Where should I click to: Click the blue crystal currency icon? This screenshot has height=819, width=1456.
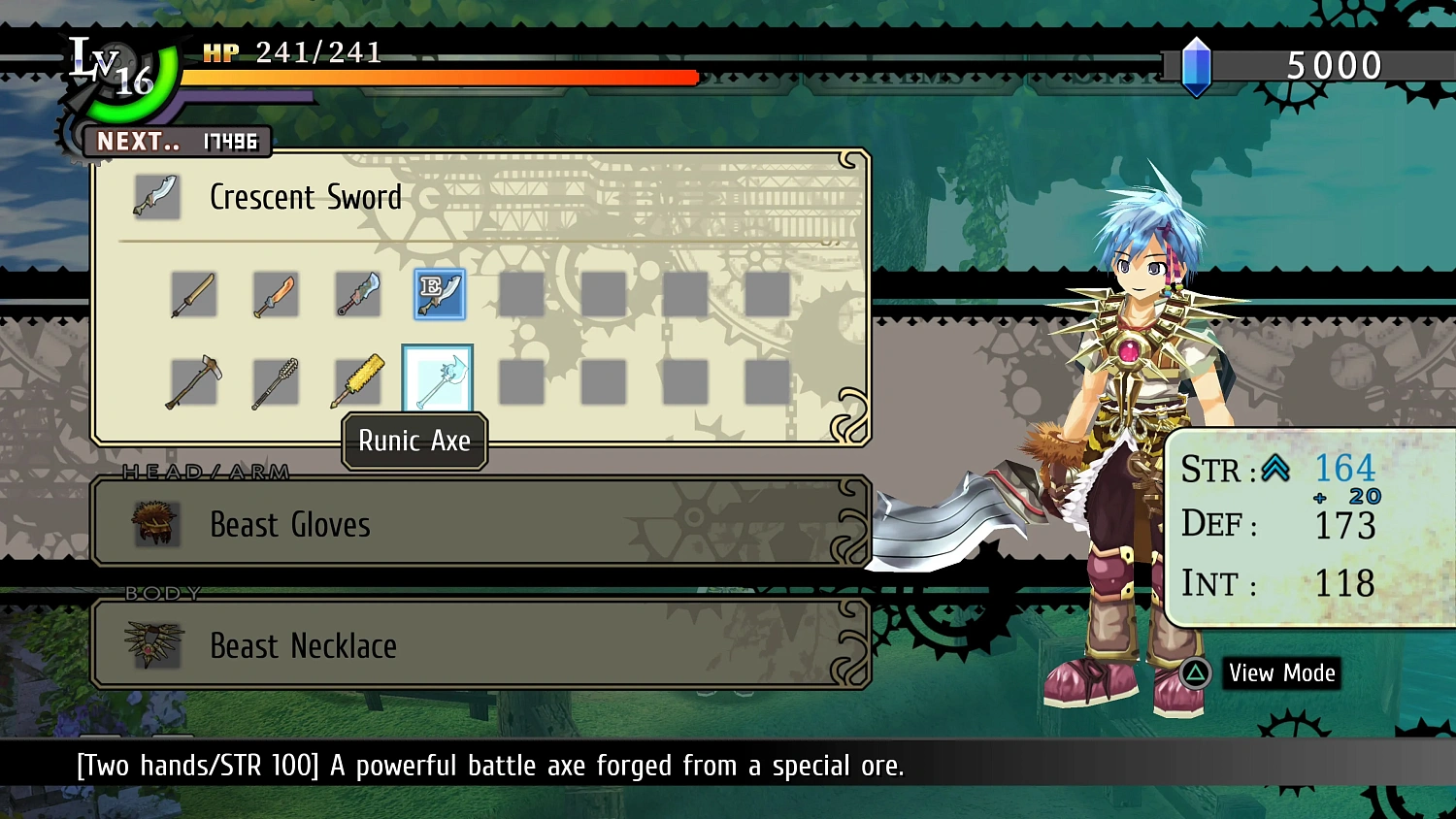tap(1196, 64)
